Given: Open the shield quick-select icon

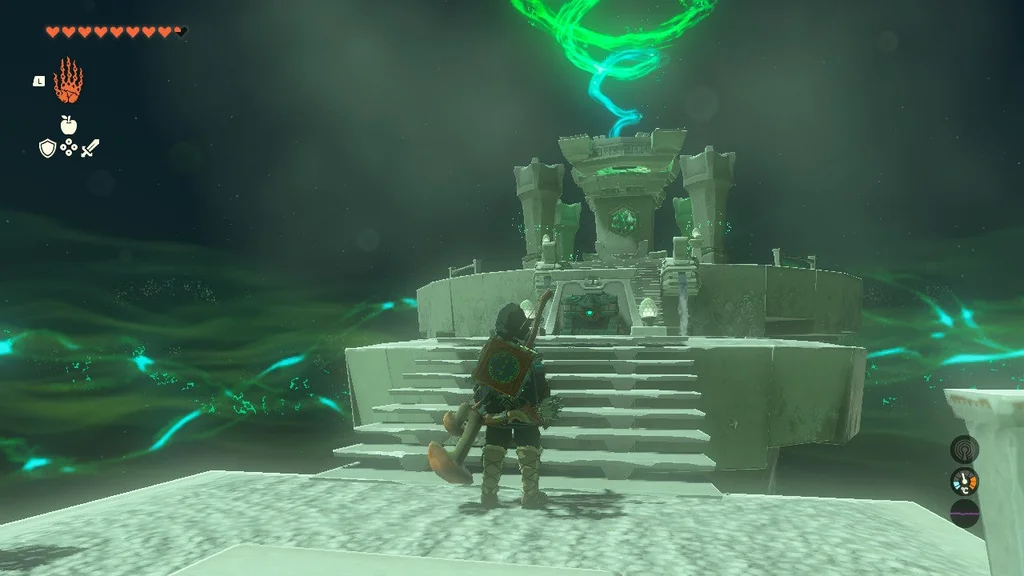Looking at the screenshot, I should coord(46,148).
